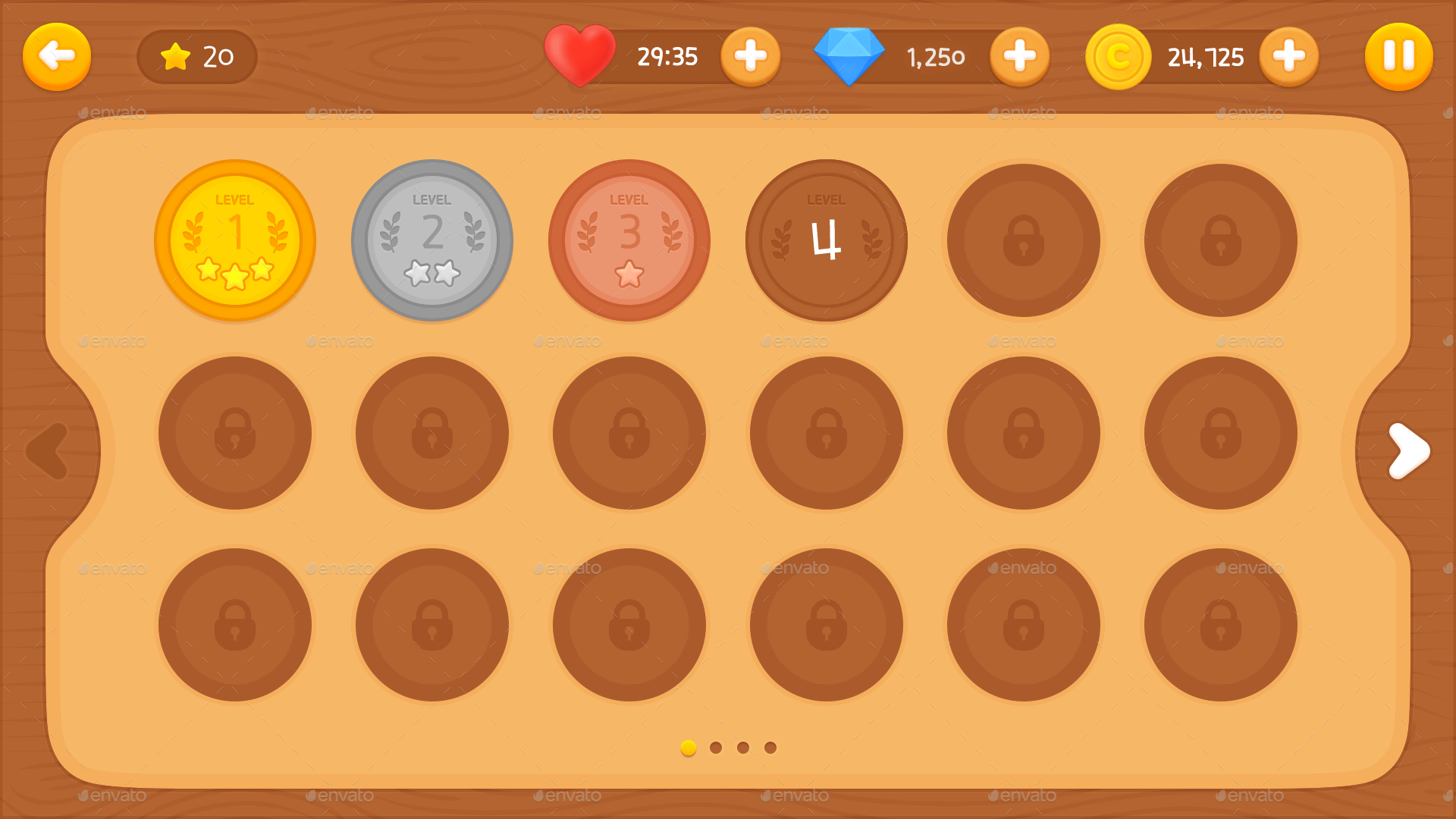Go back with the yellow back arrow
The width and height of the screenshot is (1456, 819).
pos(57,55)
